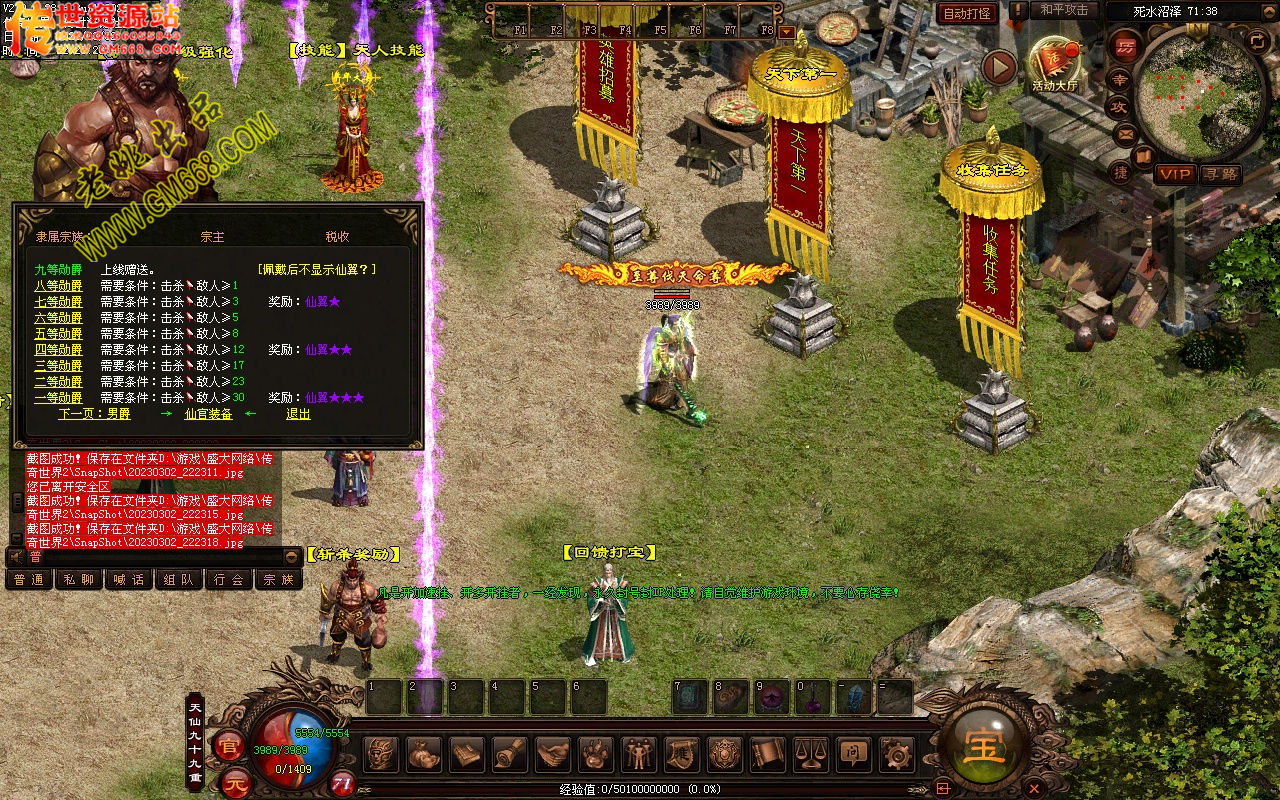Open the VIP panel
The image size is (1280, 800).
(x=1174, y=174)
